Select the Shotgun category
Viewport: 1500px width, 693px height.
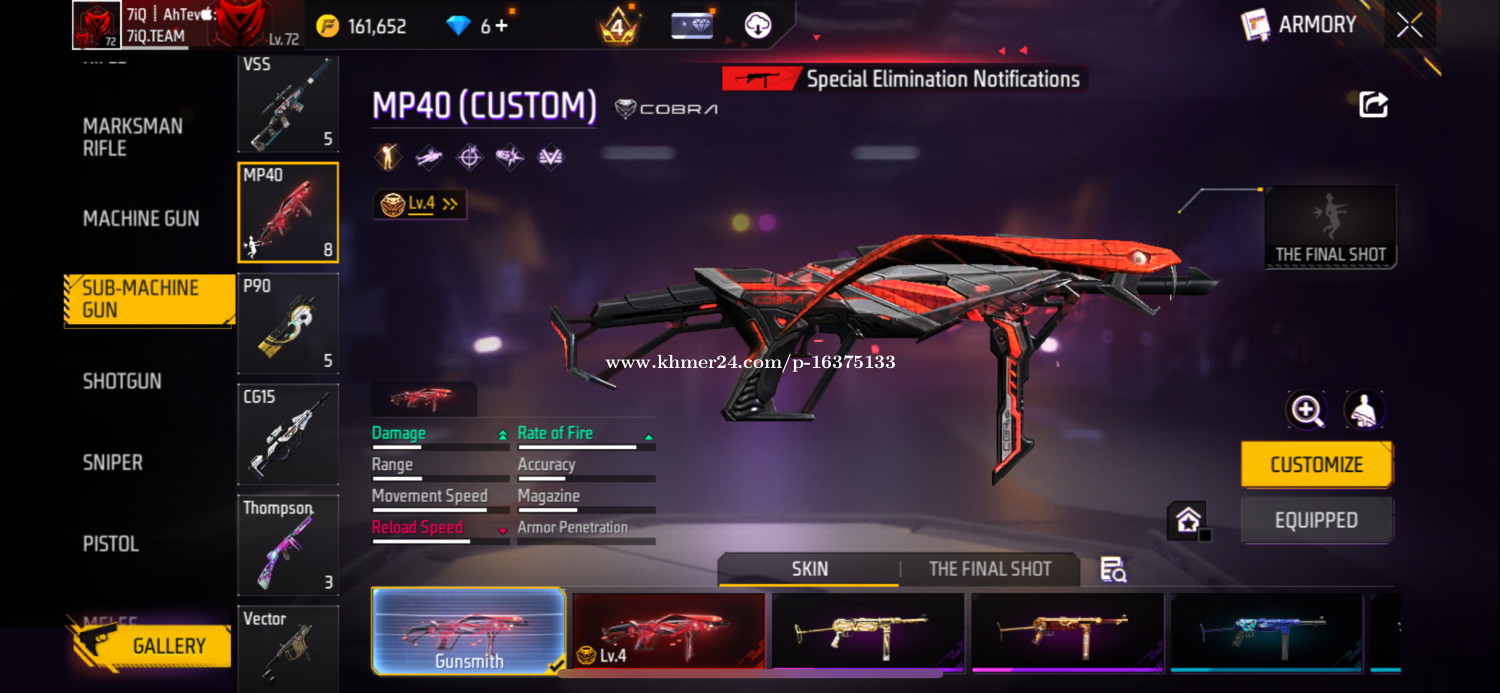pyautogui.click(x=122, y=381)
